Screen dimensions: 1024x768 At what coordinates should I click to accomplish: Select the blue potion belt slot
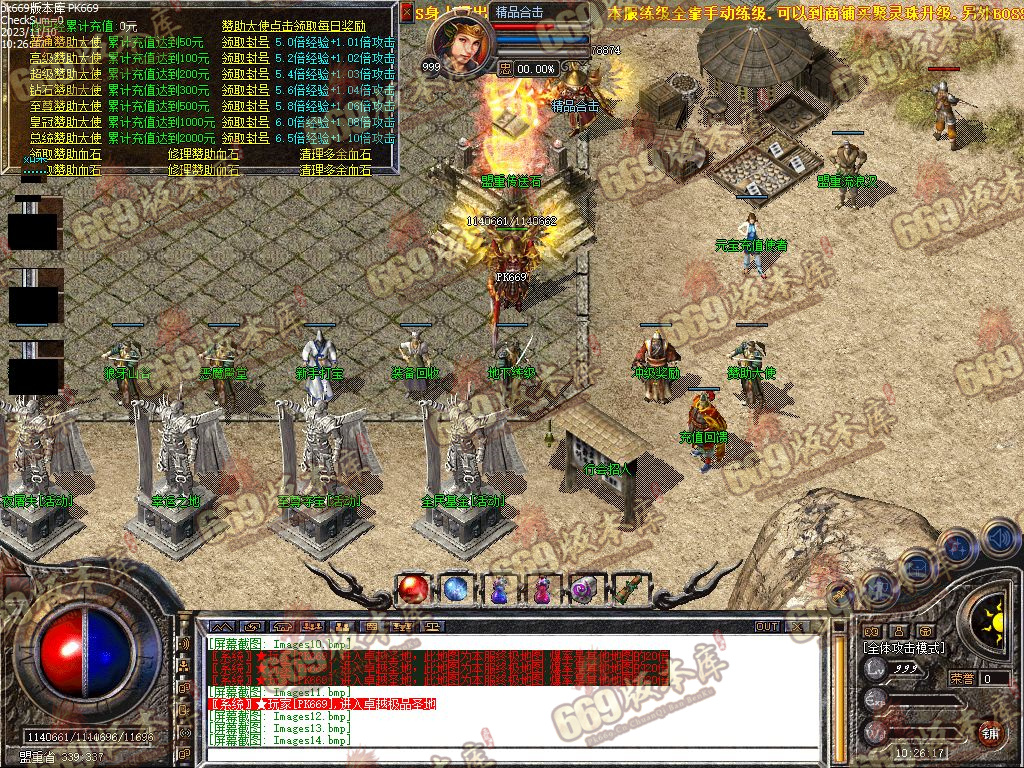[499, 590]
